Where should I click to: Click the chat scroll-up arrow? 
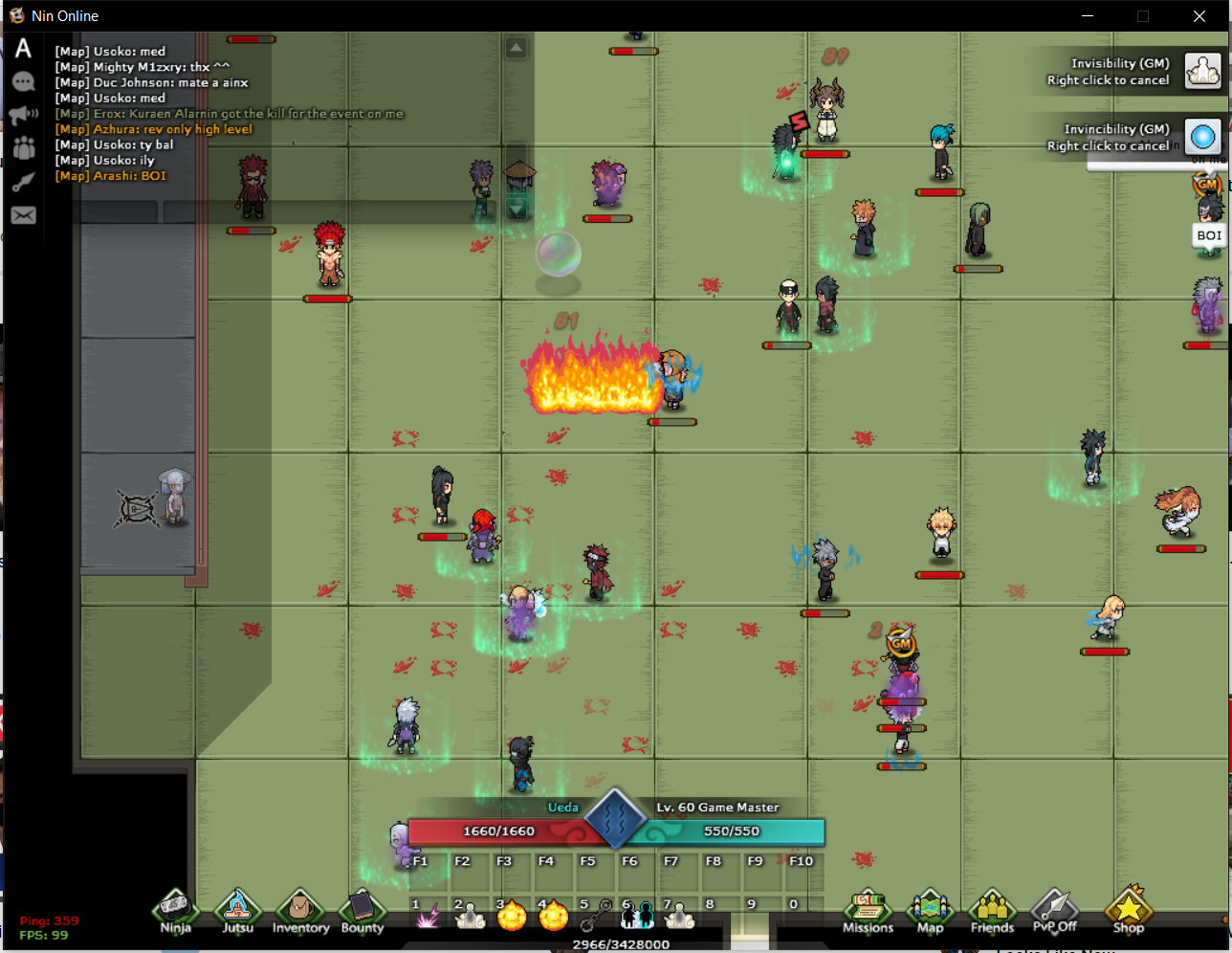pyautogui.click(x=517, y=48)
